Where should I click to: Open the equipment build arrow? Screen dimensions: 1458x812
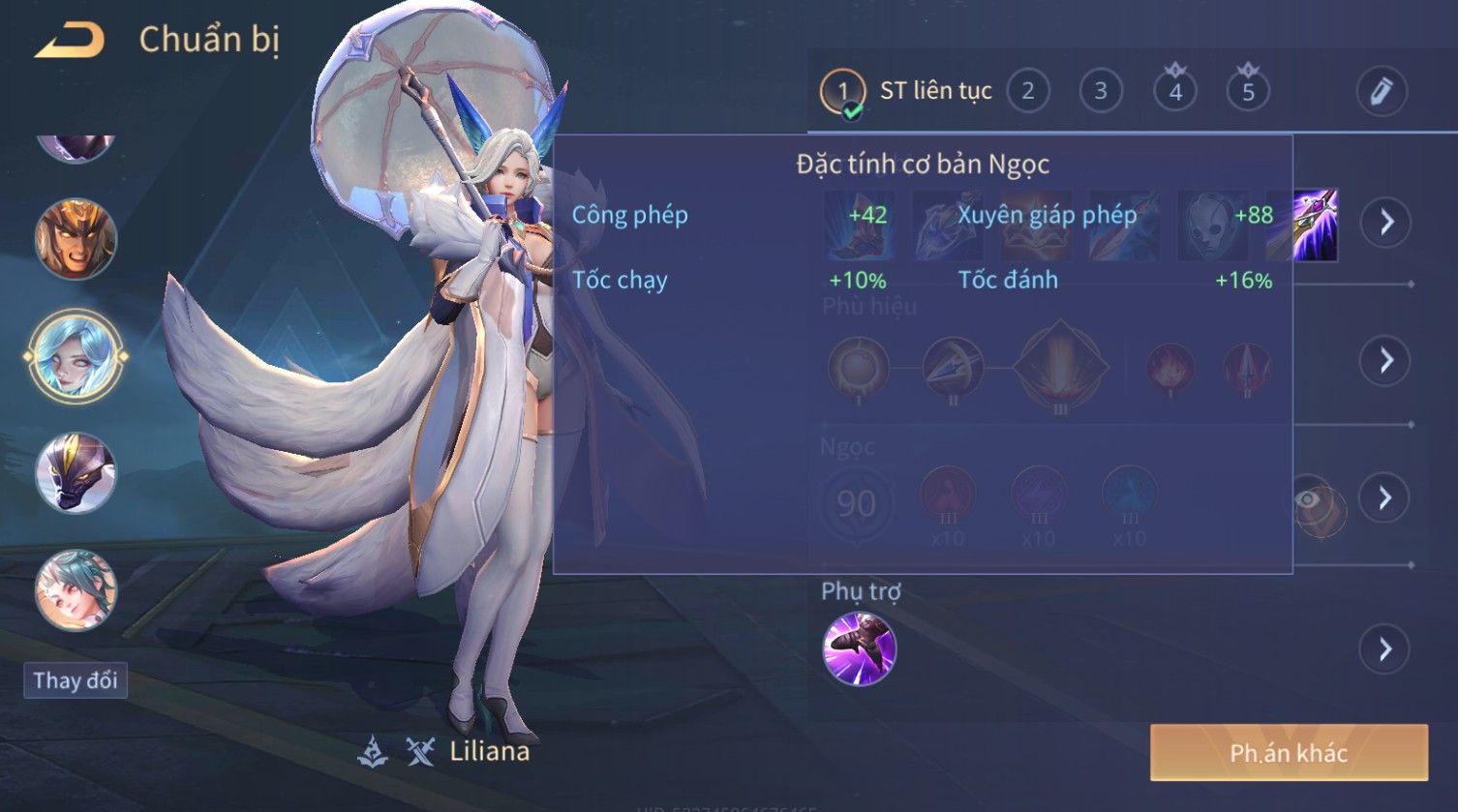pos(1386,223)
